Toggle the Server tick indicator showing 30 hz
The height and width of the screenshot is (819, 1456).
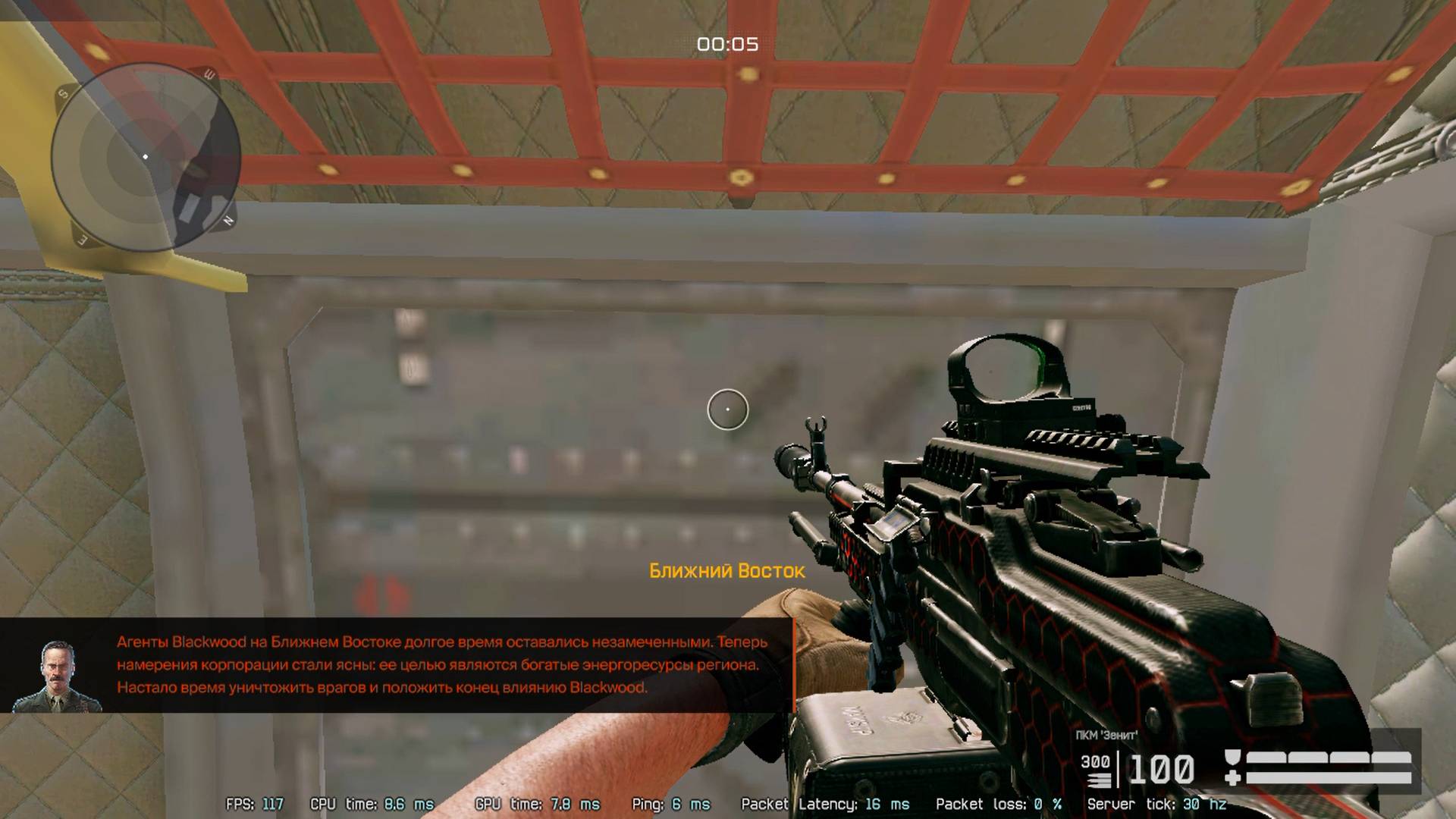(1159, 803)
